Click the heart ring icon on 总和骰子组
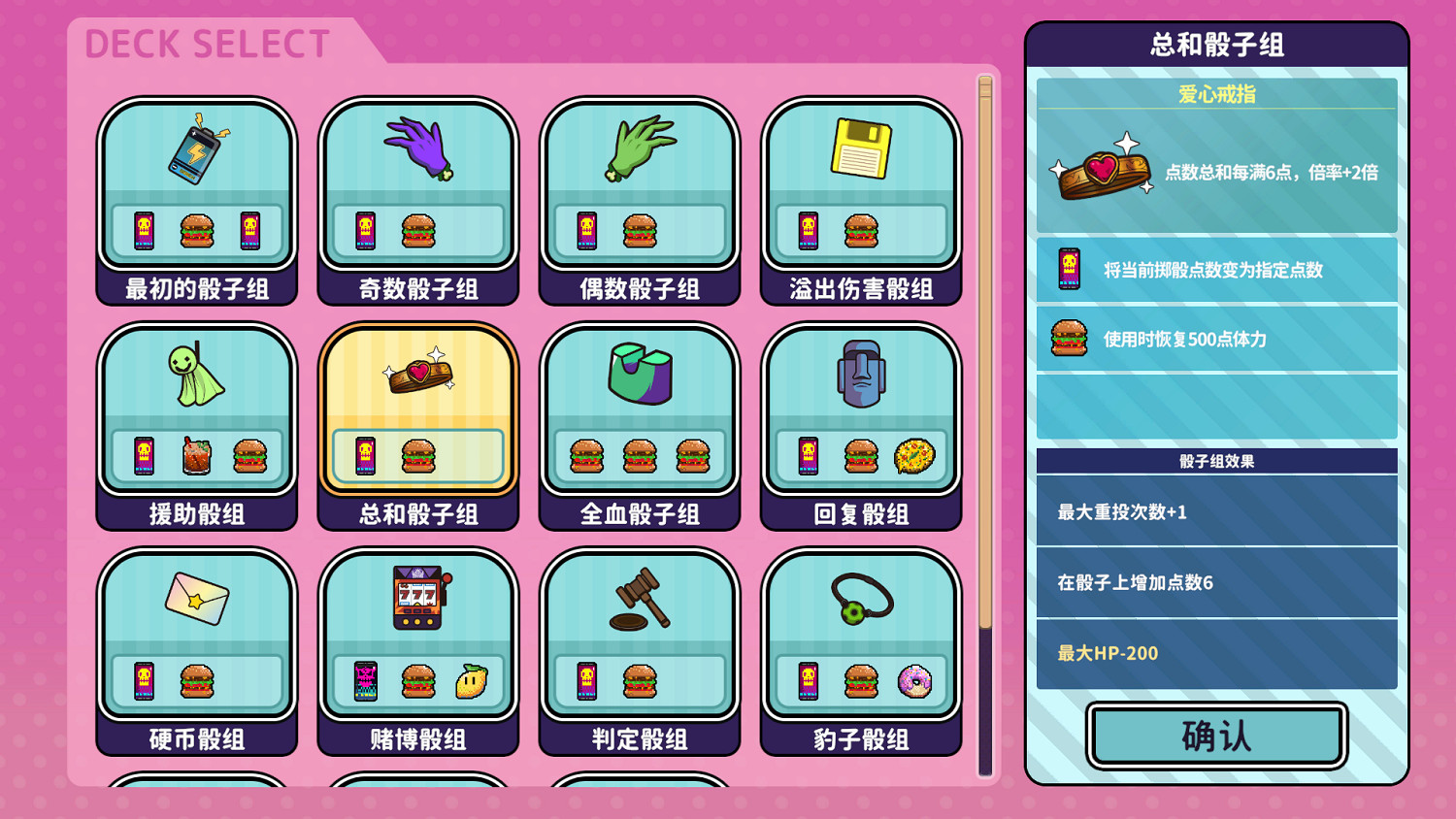 tap(417, 377)
